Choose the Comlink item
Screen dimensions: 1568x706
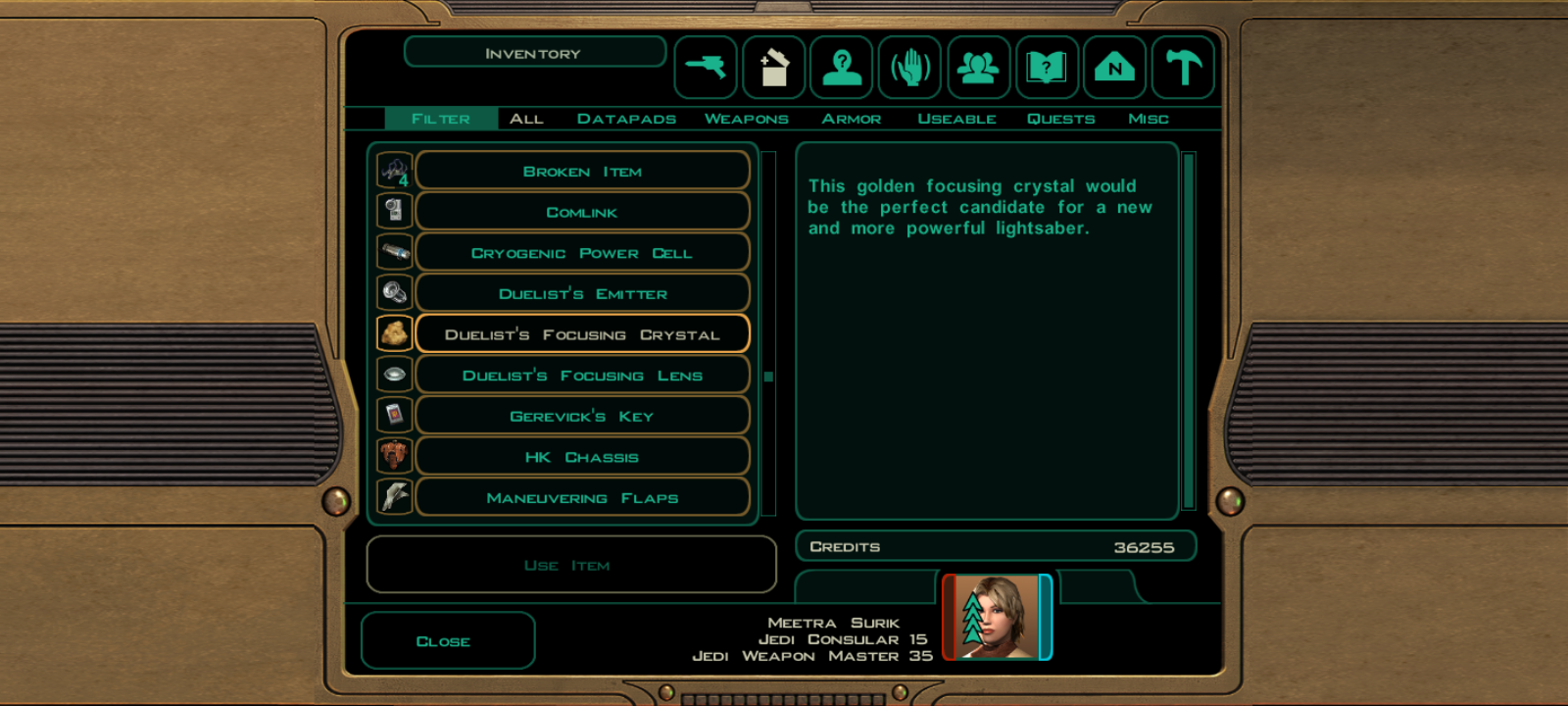pyautogui.click(x=582, y=213)
